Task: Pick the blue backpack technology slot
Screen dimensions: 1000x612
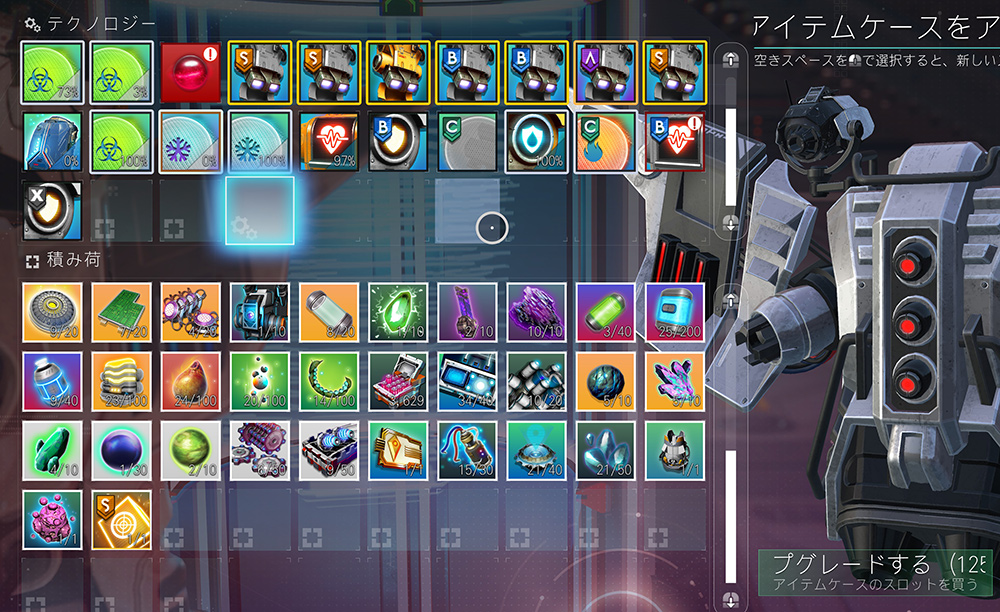Action: [x=52, y=140]
